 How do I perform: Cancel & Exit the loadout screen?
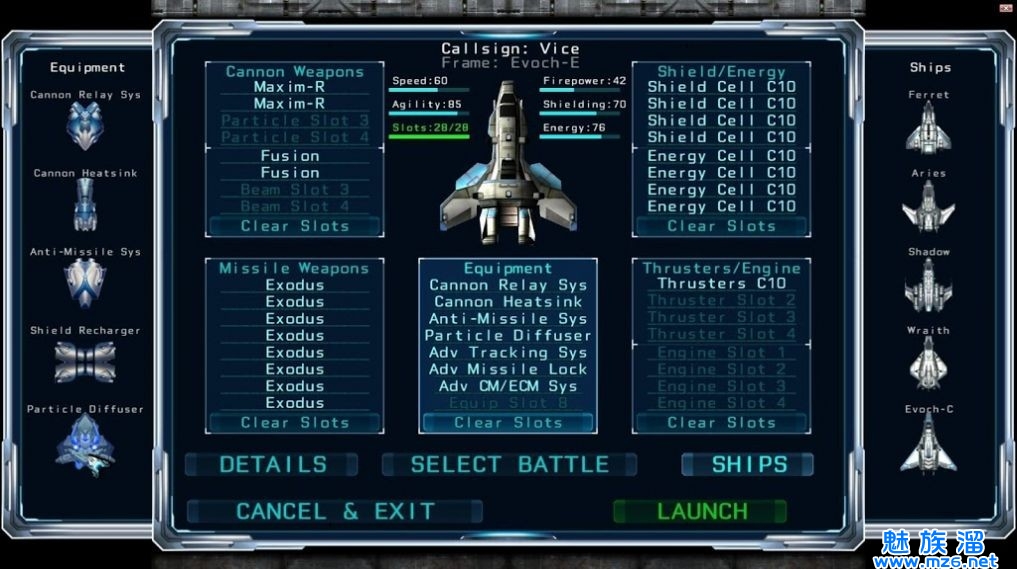335,511
